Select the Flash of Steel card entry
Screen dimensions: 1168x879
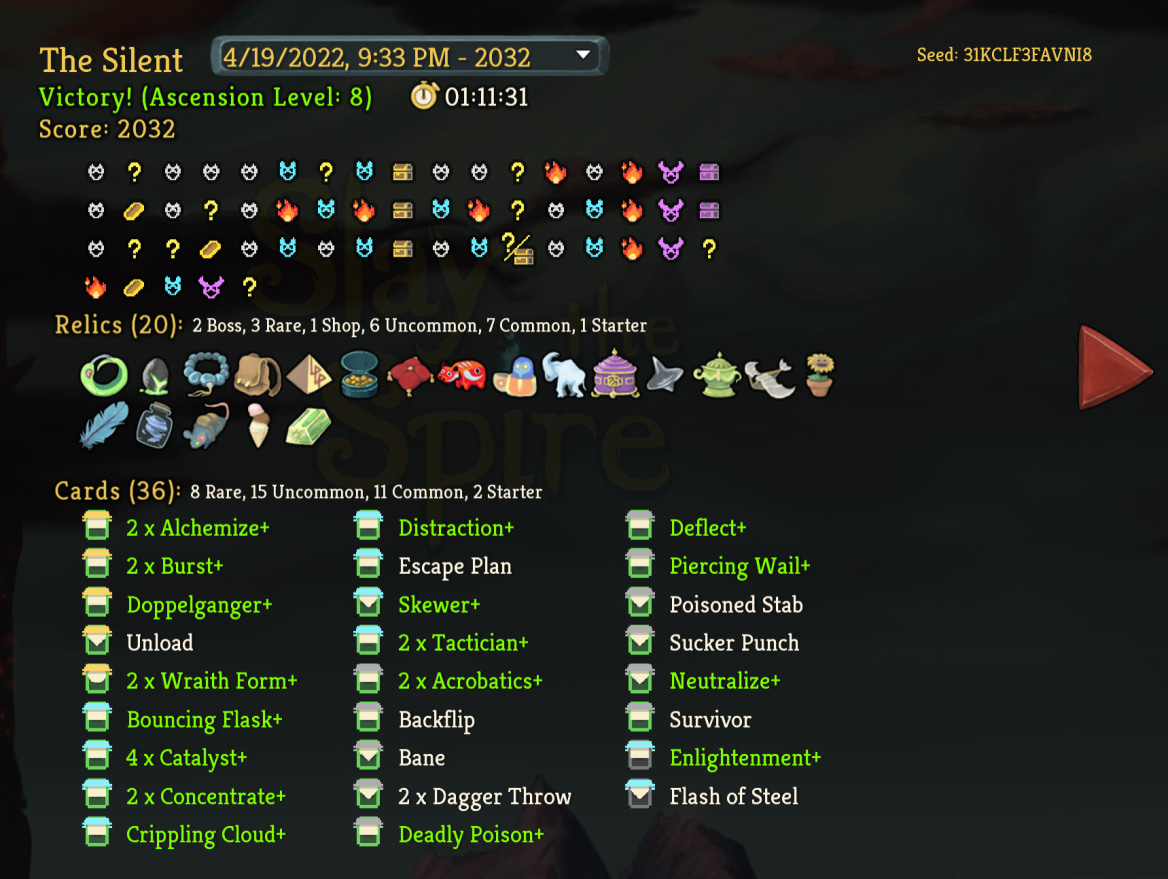coord(734,797)
